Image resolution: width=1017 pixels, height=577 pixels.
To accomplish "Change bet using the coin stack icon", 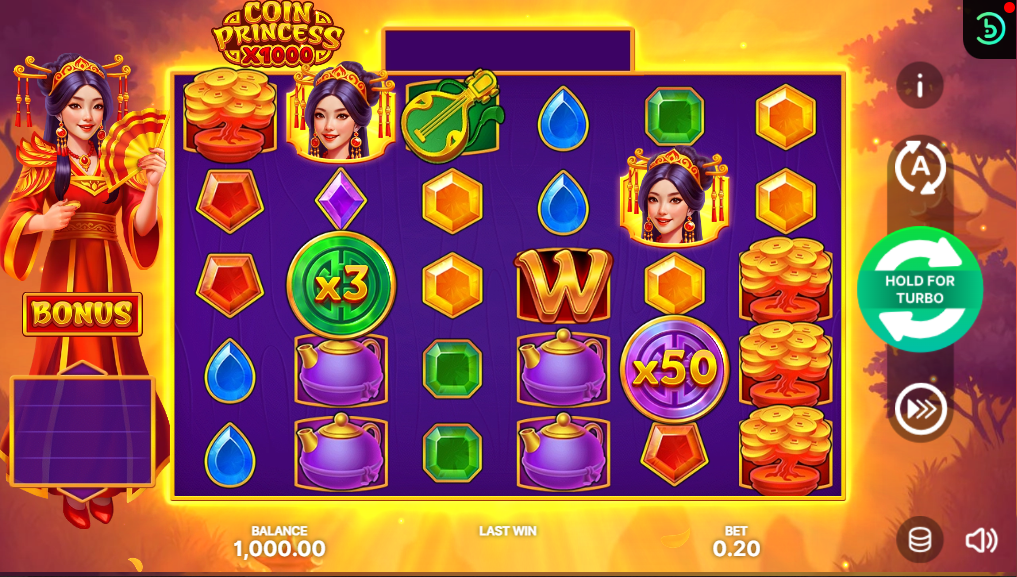I will 919,540.
